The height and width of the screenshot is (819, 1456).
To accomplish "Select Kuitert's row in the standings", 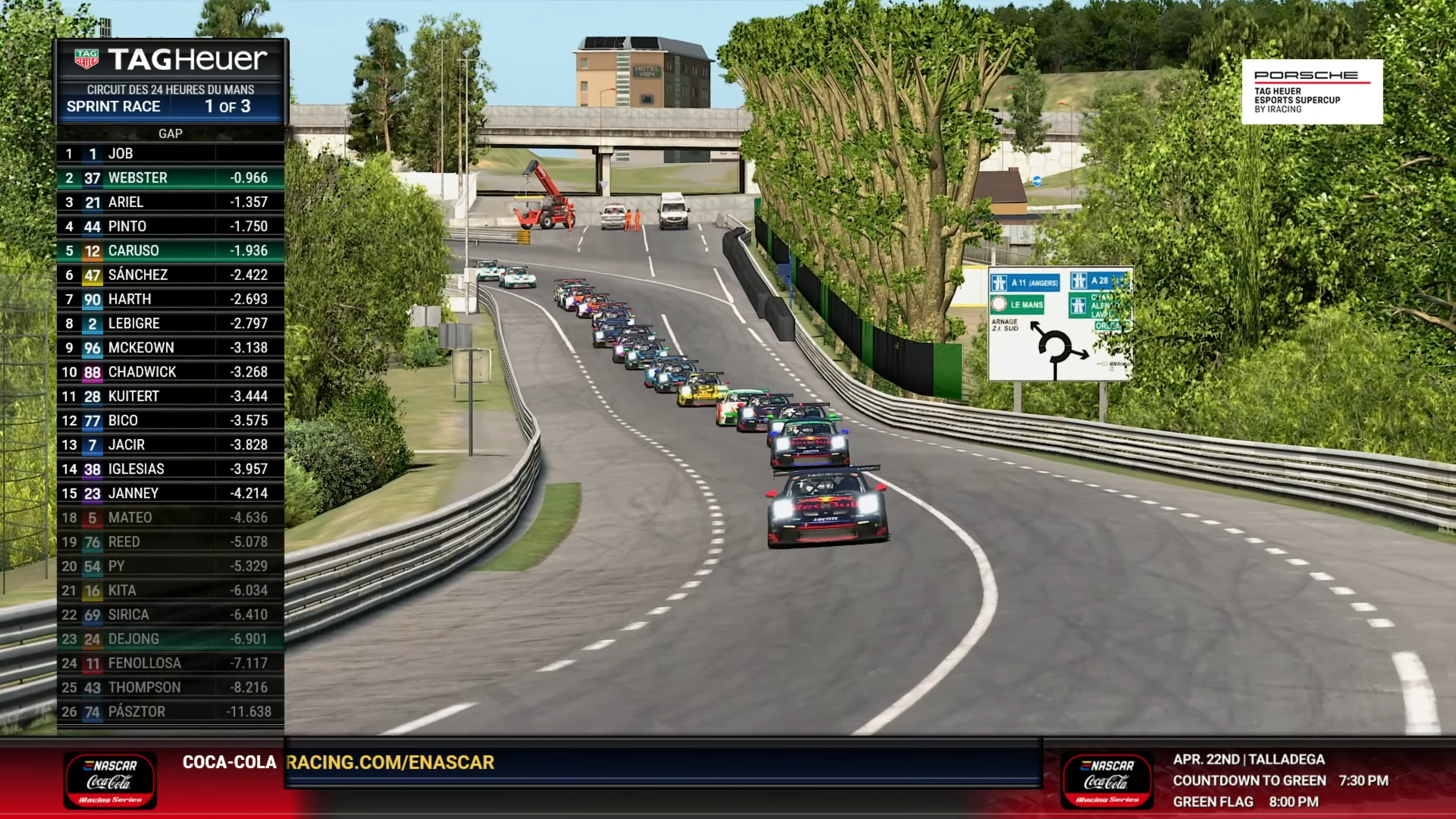I will click(170, 396).
